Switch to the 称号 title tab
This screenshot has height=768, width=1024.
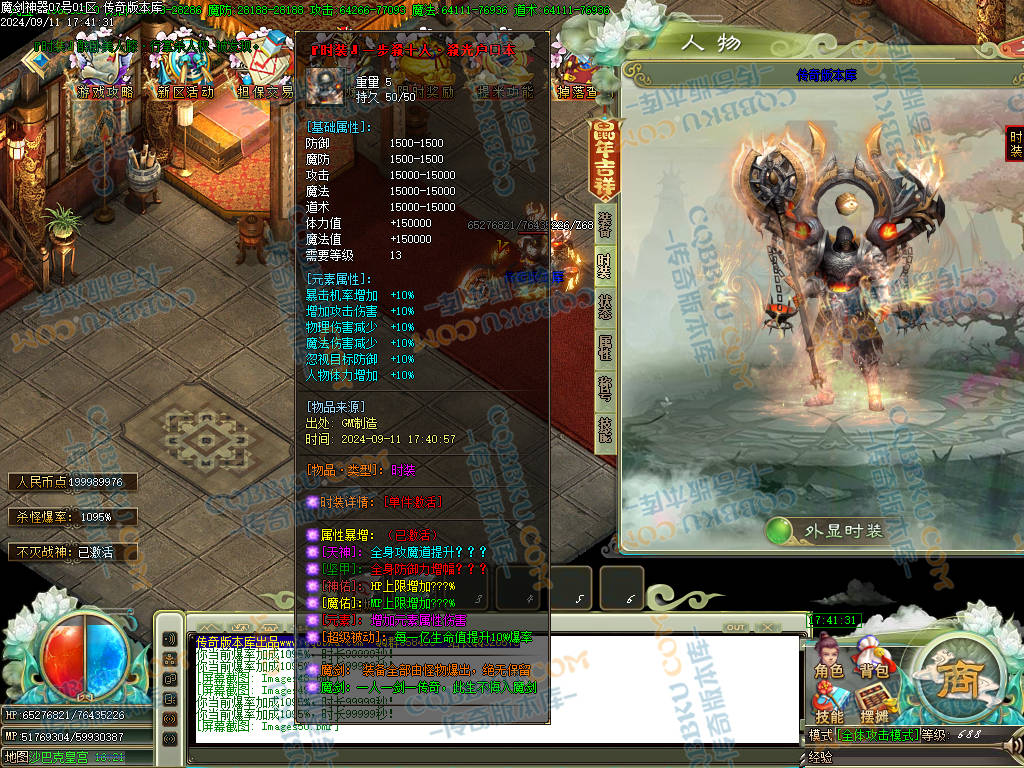(x=605, y=389)
